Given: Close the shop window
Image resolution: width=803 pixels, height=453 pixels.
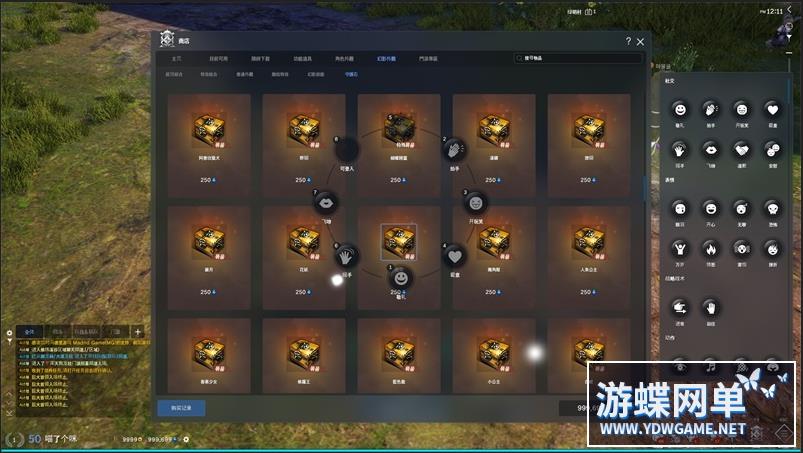Looking at the screenshot, I should pyautogui.click(x=639, y=41).
